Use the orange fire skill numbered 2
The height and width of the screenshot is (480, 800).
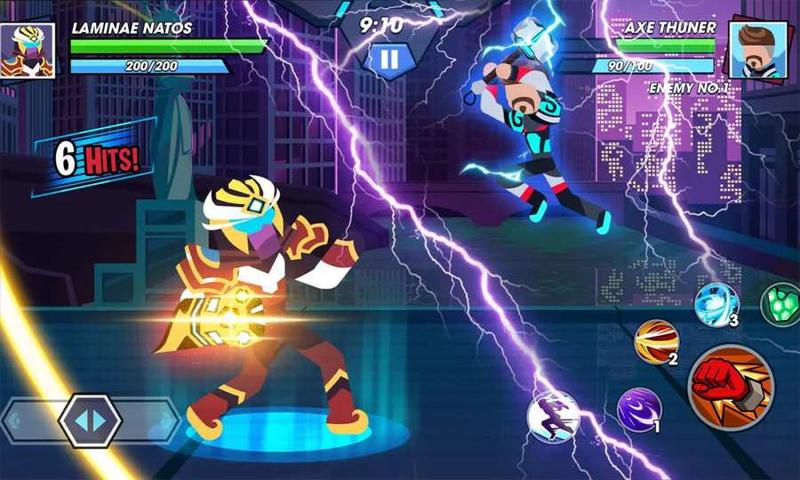(x=656, y=342)
